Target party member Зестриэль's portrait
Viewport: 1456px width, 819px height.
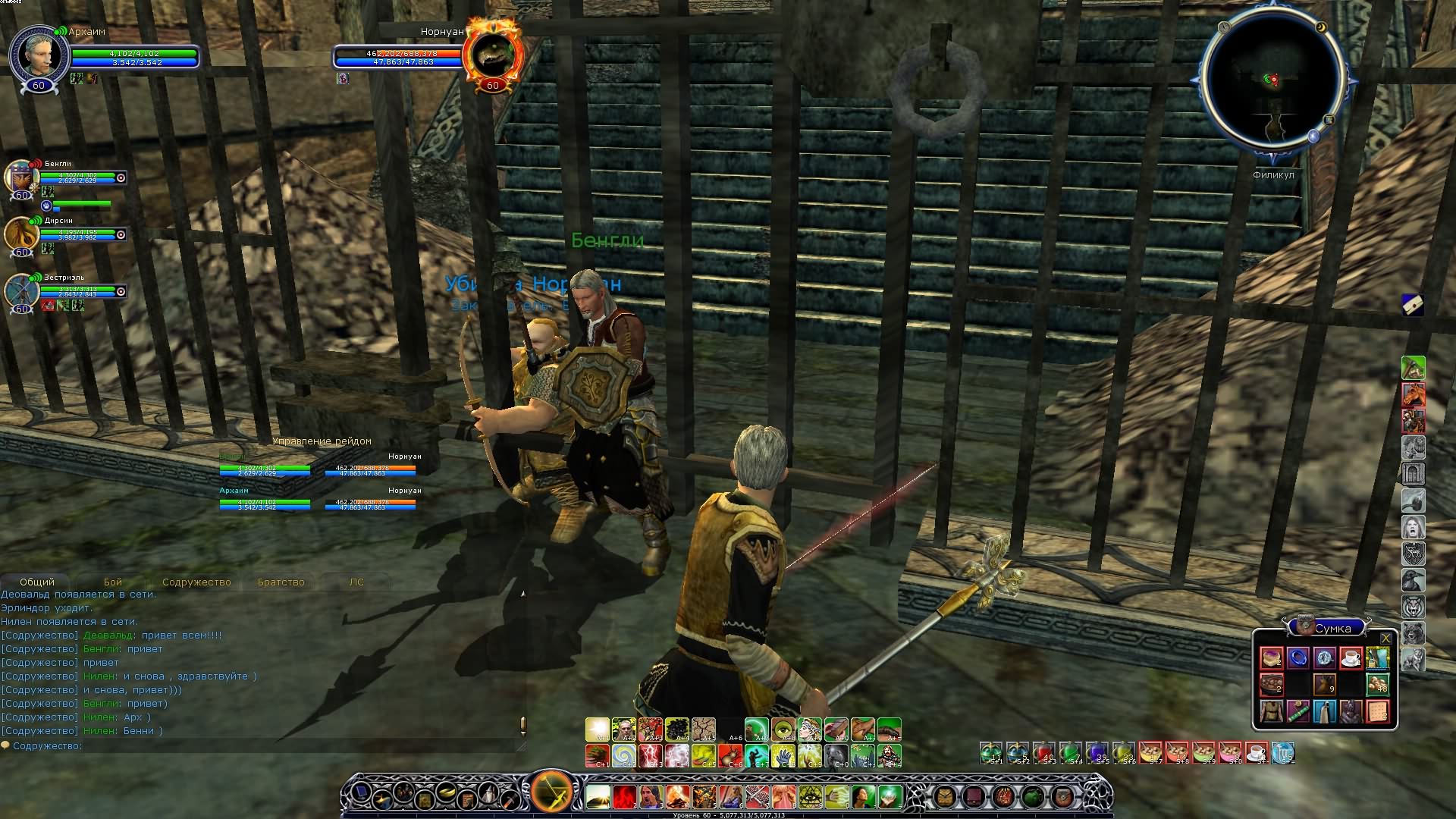(20, 290)
